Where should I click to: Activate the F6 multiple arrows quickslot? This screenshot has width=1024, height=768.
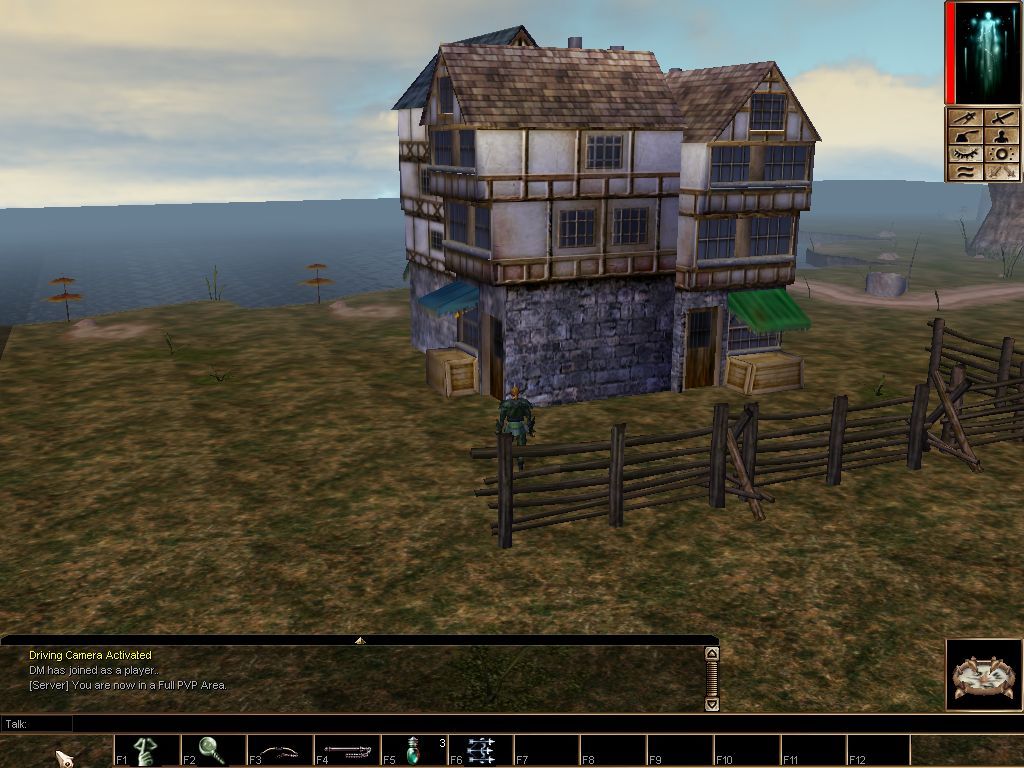click(481, 750)
